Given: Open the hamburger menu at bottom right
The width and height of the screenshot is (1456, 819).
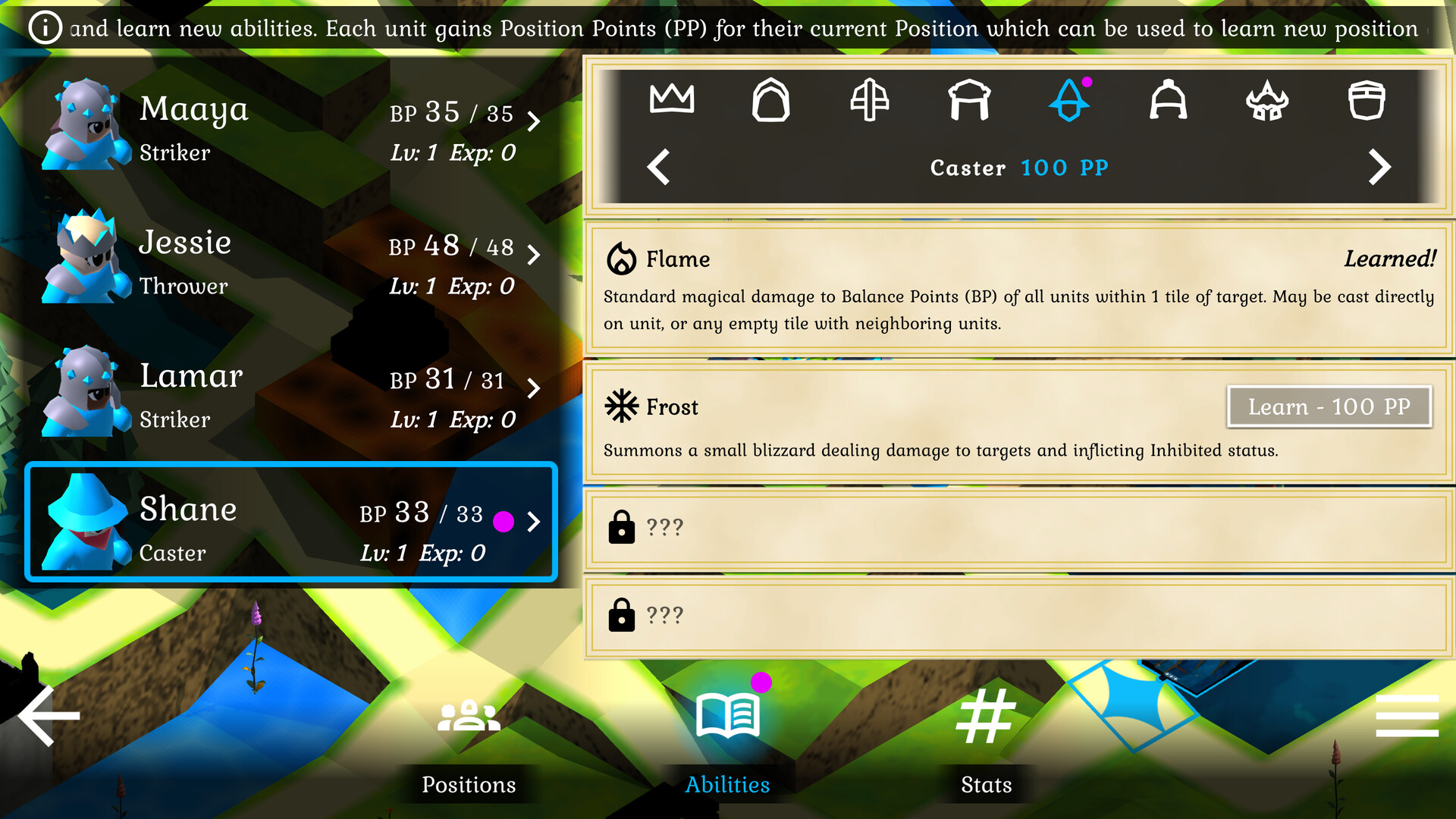Looking at the screenshot, I should click(1408, 714).
